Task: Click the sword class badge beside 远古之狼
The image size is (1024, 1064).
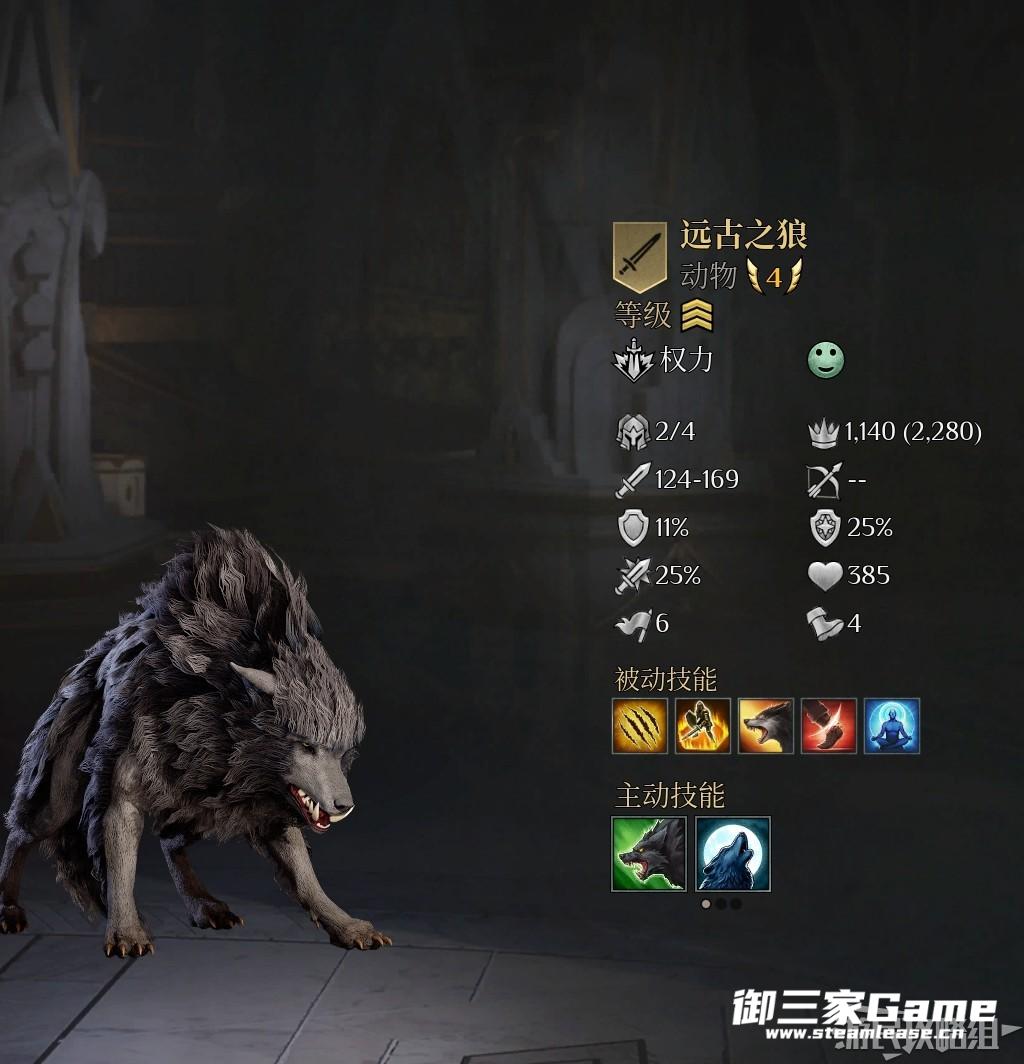Action: pos(639,256)
